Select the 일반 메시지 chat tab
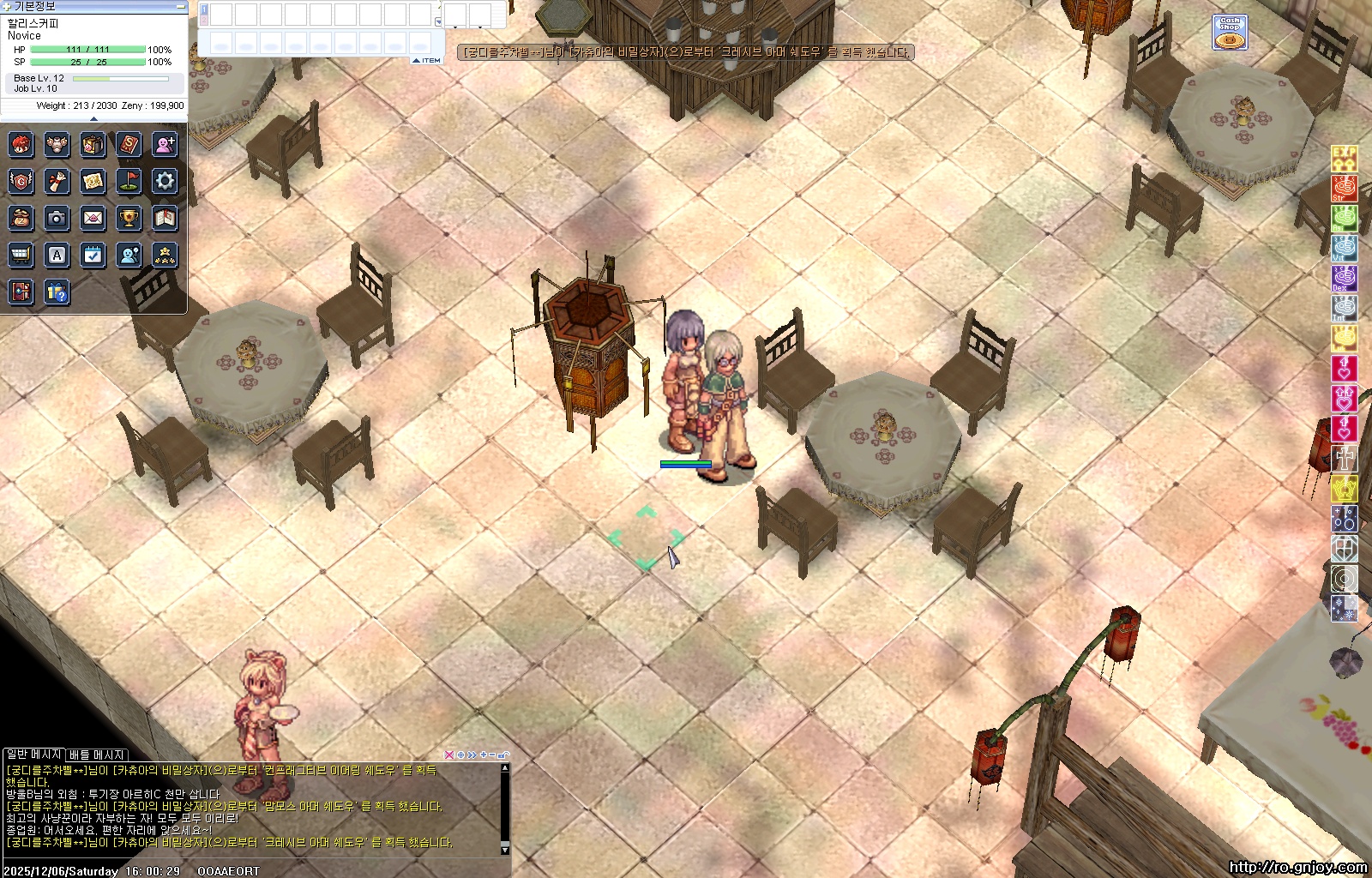Screen dimensions: 1372x878 [x=34, y=755]
